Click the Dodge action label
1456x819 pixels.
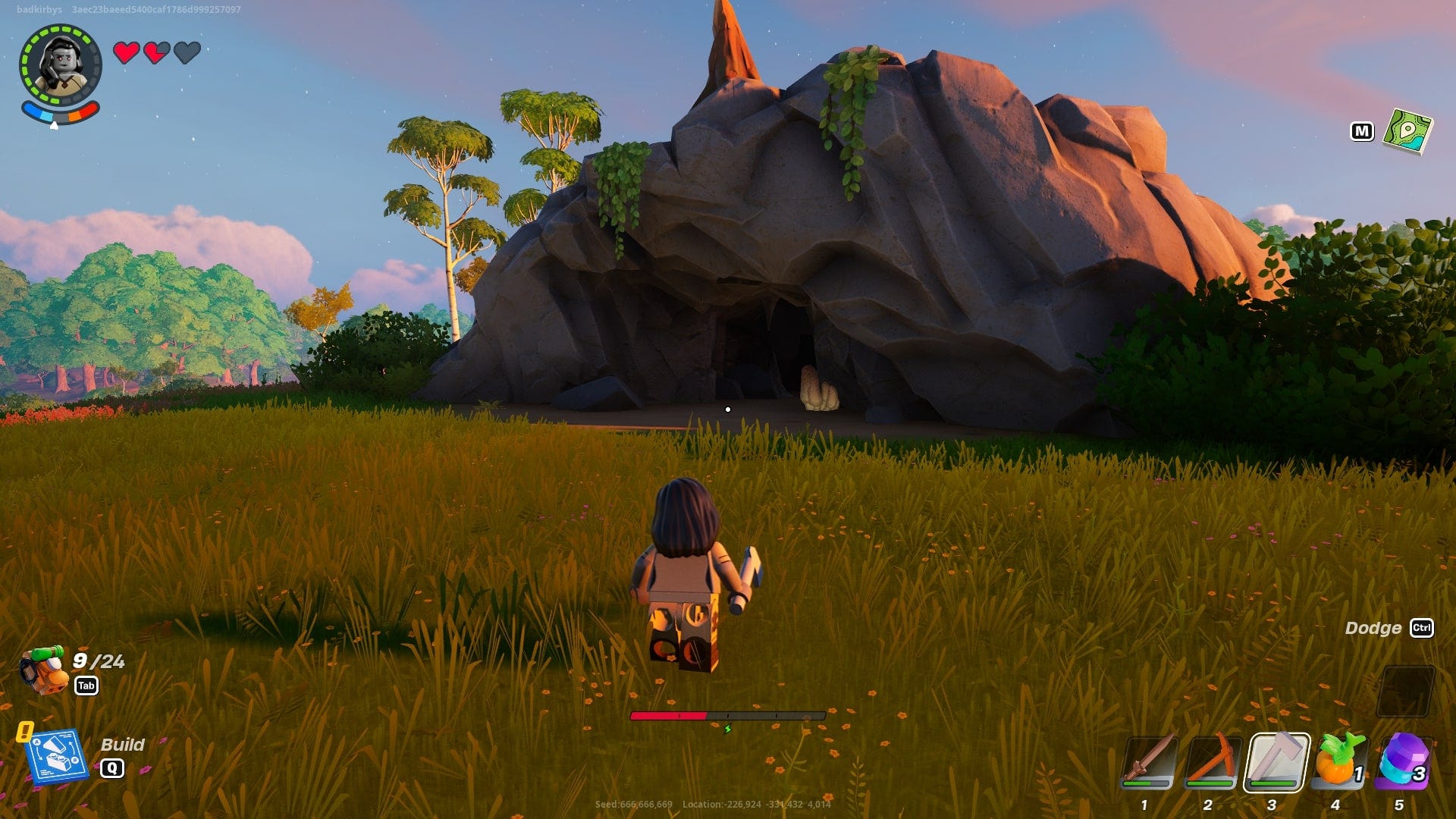(x=1373, y=628)
